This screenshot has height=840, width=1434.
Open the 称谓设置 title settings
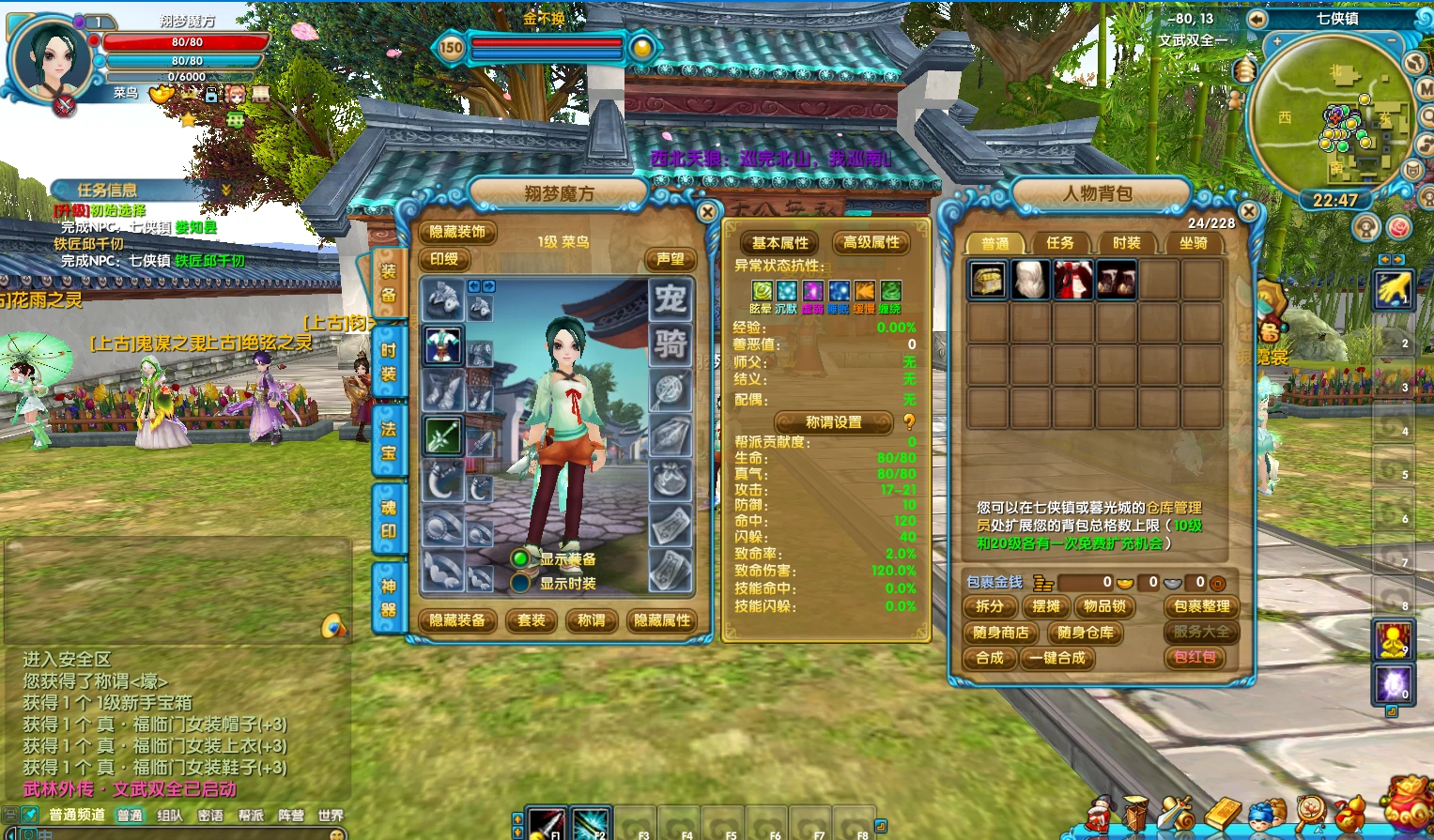[x=833, y=422]
